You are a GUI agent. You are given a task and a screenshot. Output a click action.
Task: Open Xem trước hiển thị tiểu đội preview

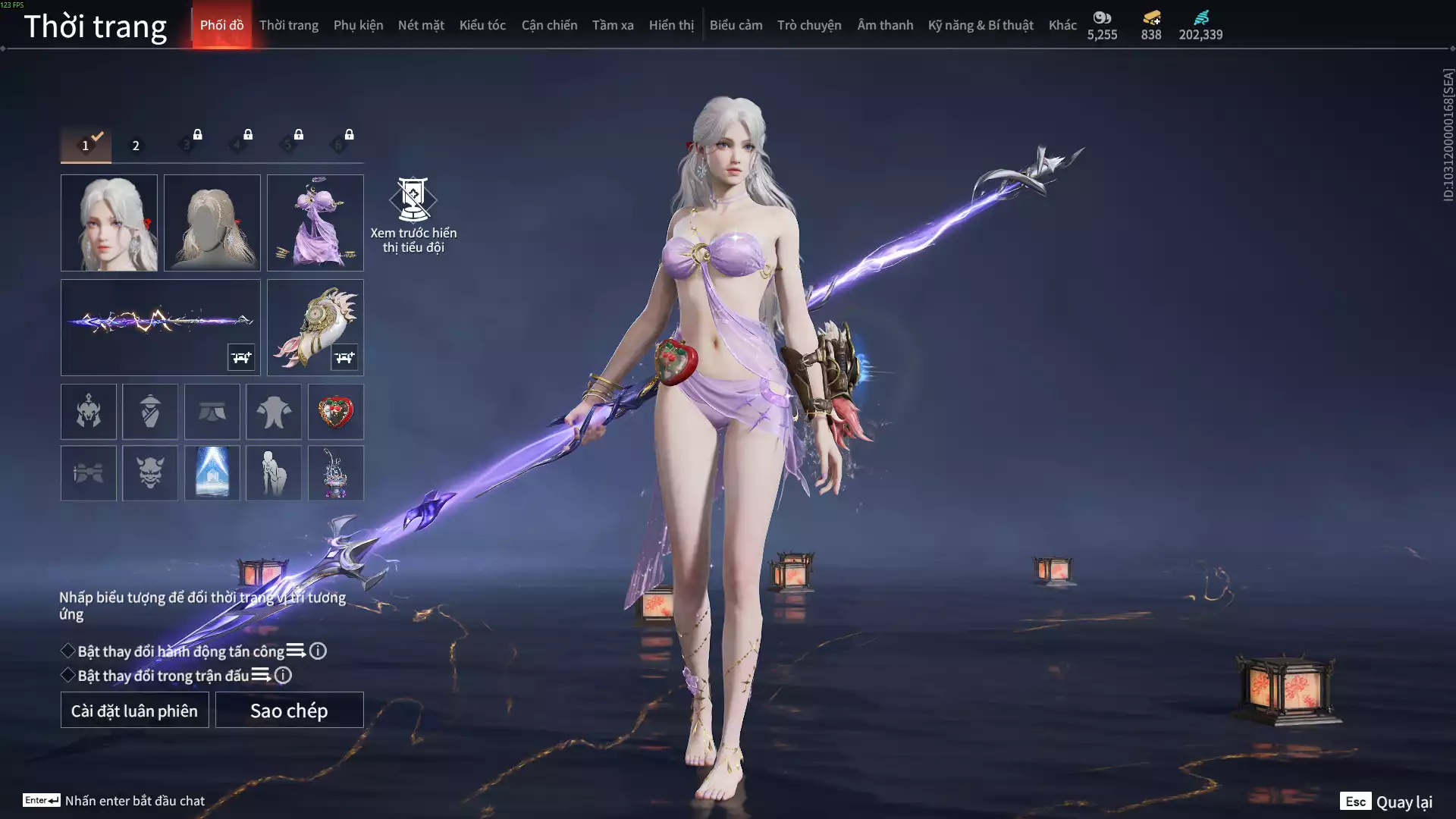coord(413,215)
